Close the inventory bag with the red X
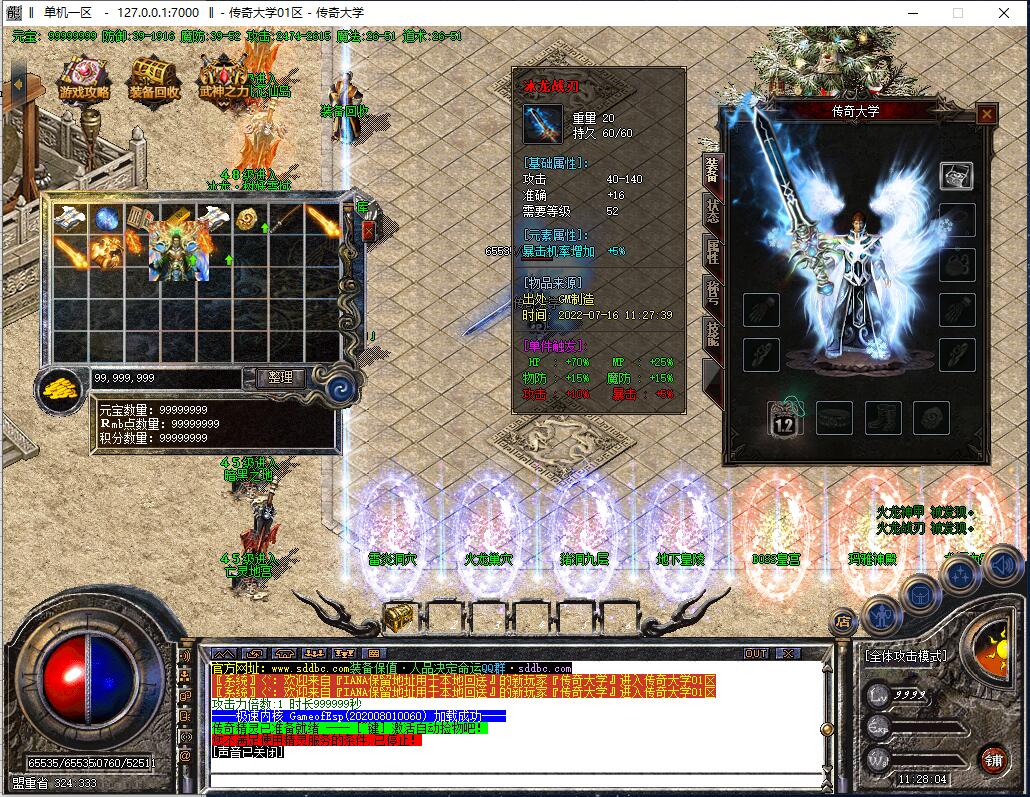Screen dimensions: 1030x797 368,231
